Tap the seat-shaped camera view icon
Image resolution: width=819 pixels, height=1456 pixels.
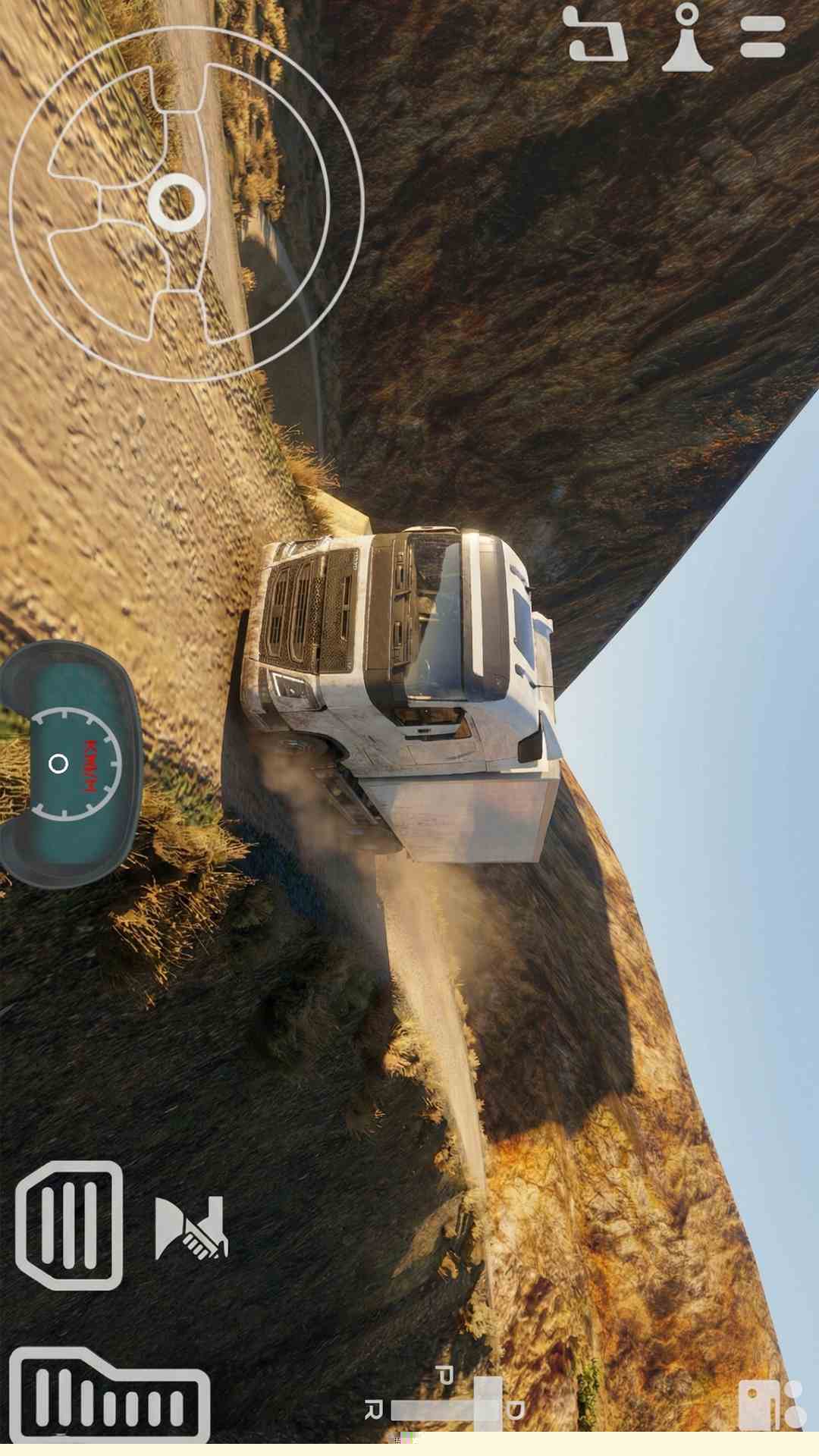click(x=598, y=35)
